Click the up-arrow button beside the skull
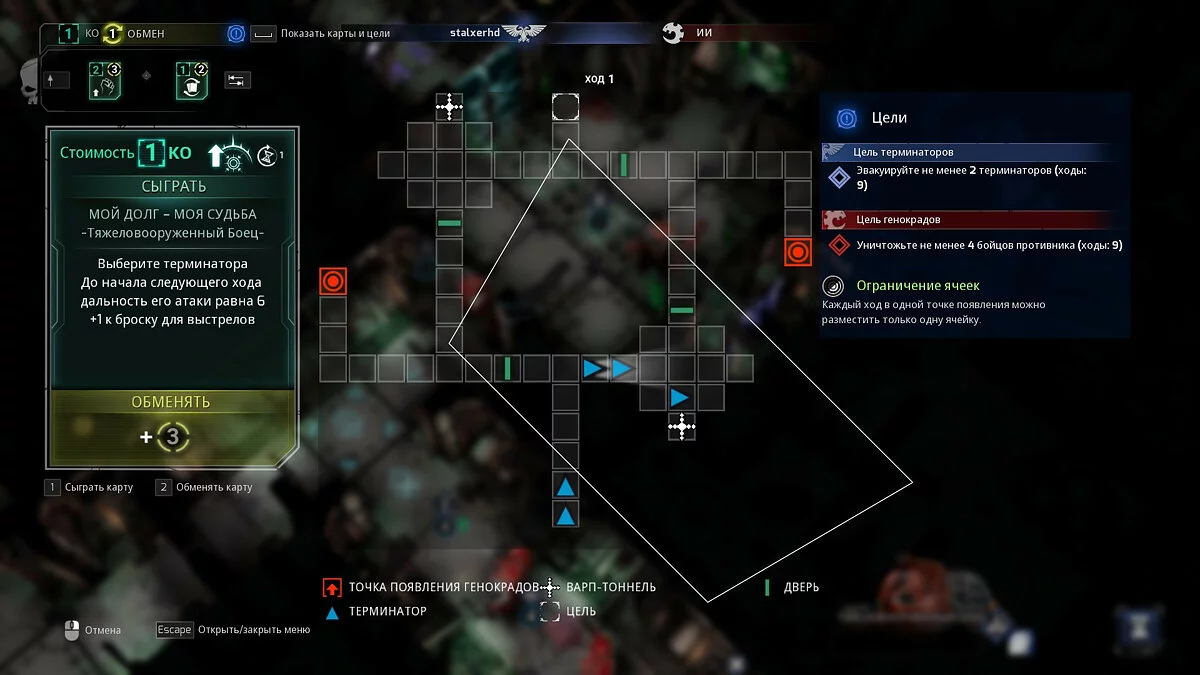 click(56, 80)
